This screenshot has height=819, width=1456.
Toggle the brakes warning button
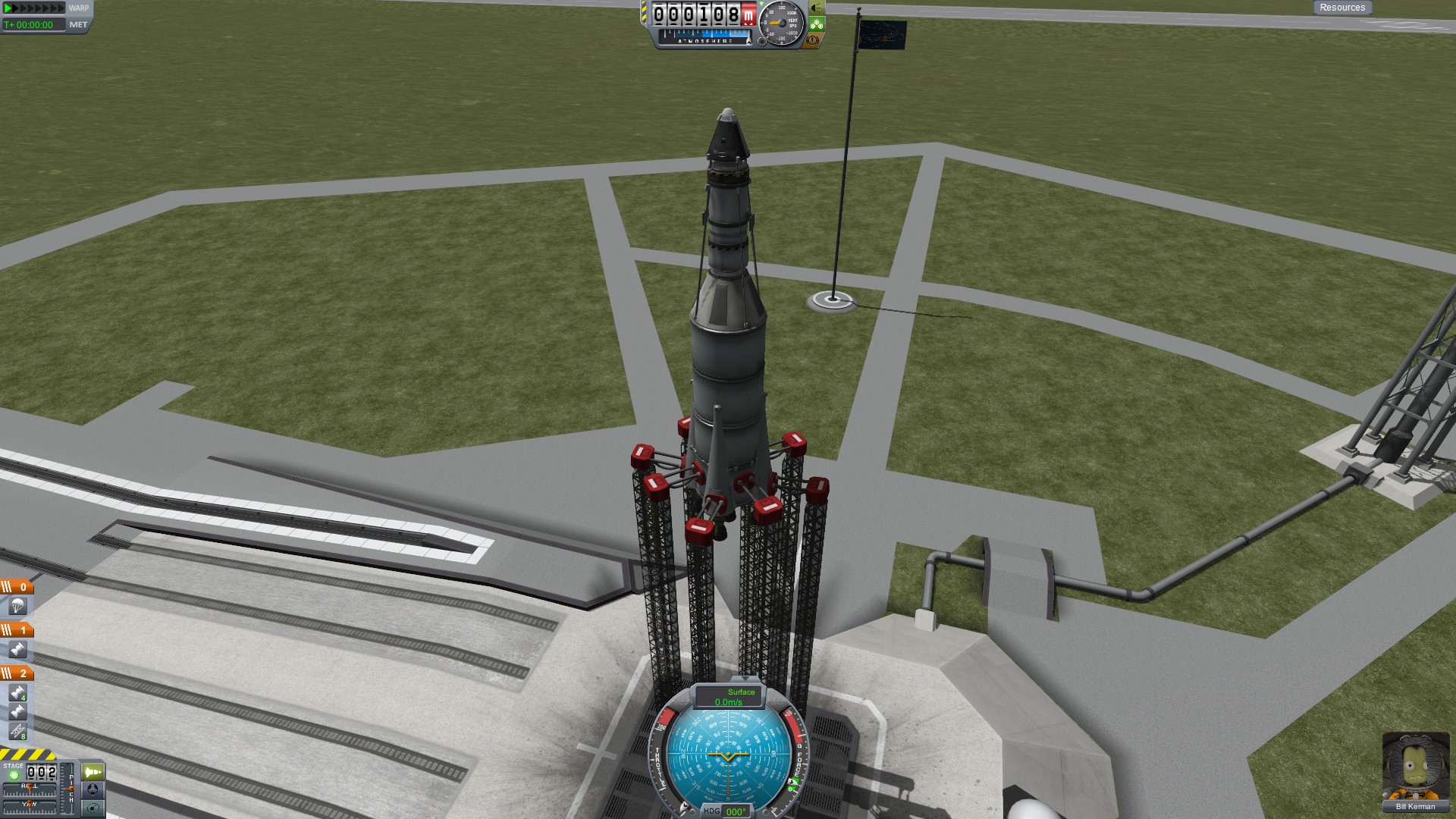click(812, 41)
